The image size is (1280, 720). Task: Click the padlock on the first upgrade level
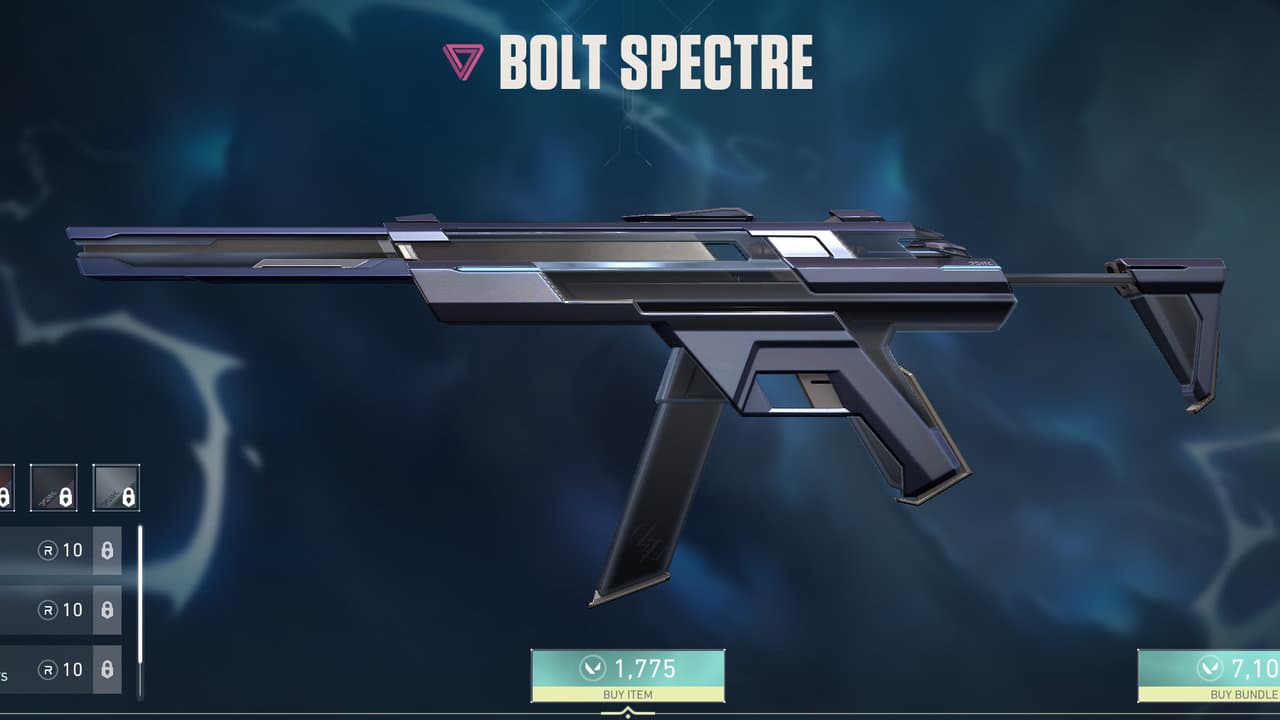tap(107, 551)
